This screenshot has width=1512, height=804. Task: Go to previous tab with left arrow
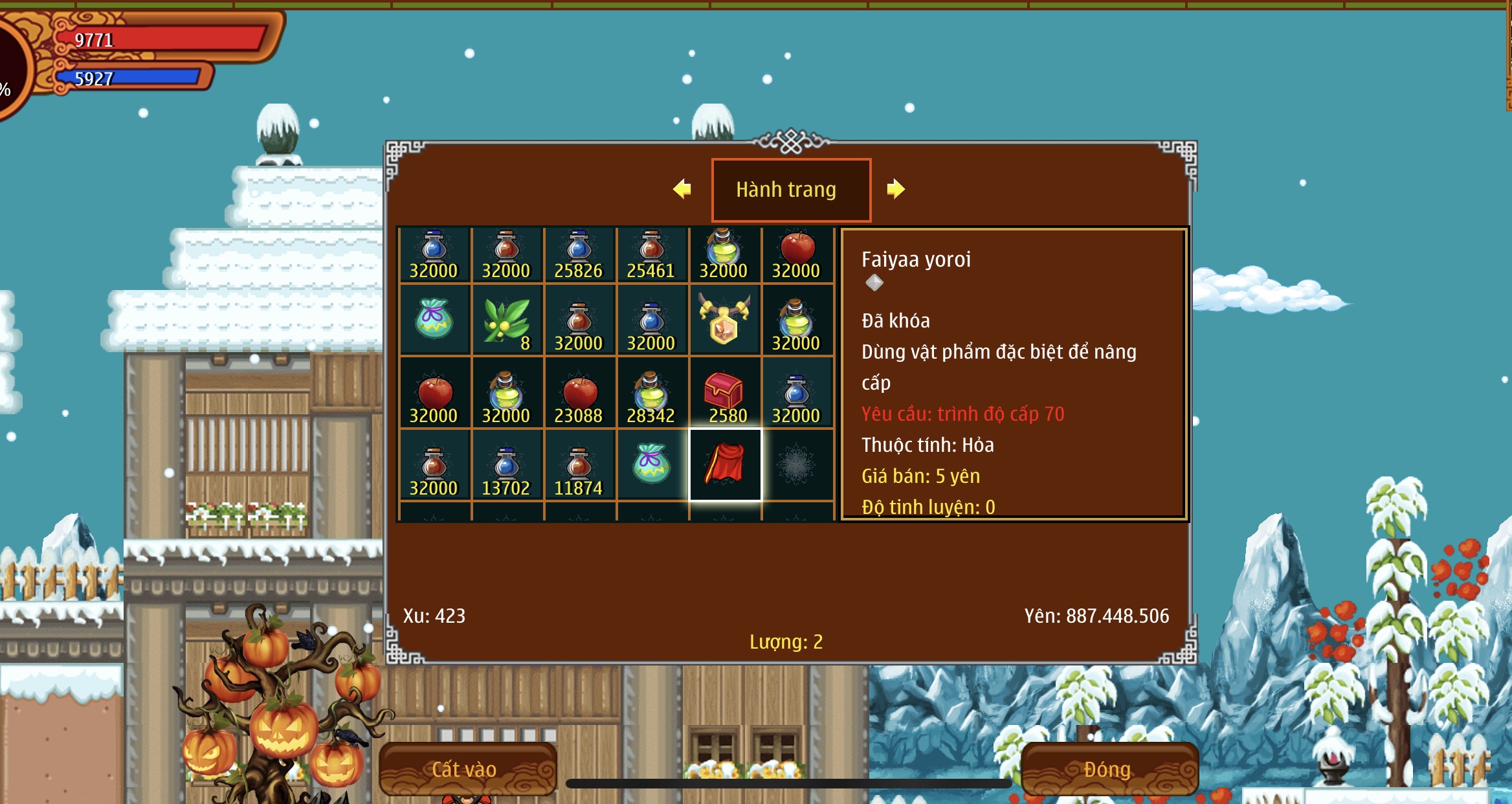(682, 189)
